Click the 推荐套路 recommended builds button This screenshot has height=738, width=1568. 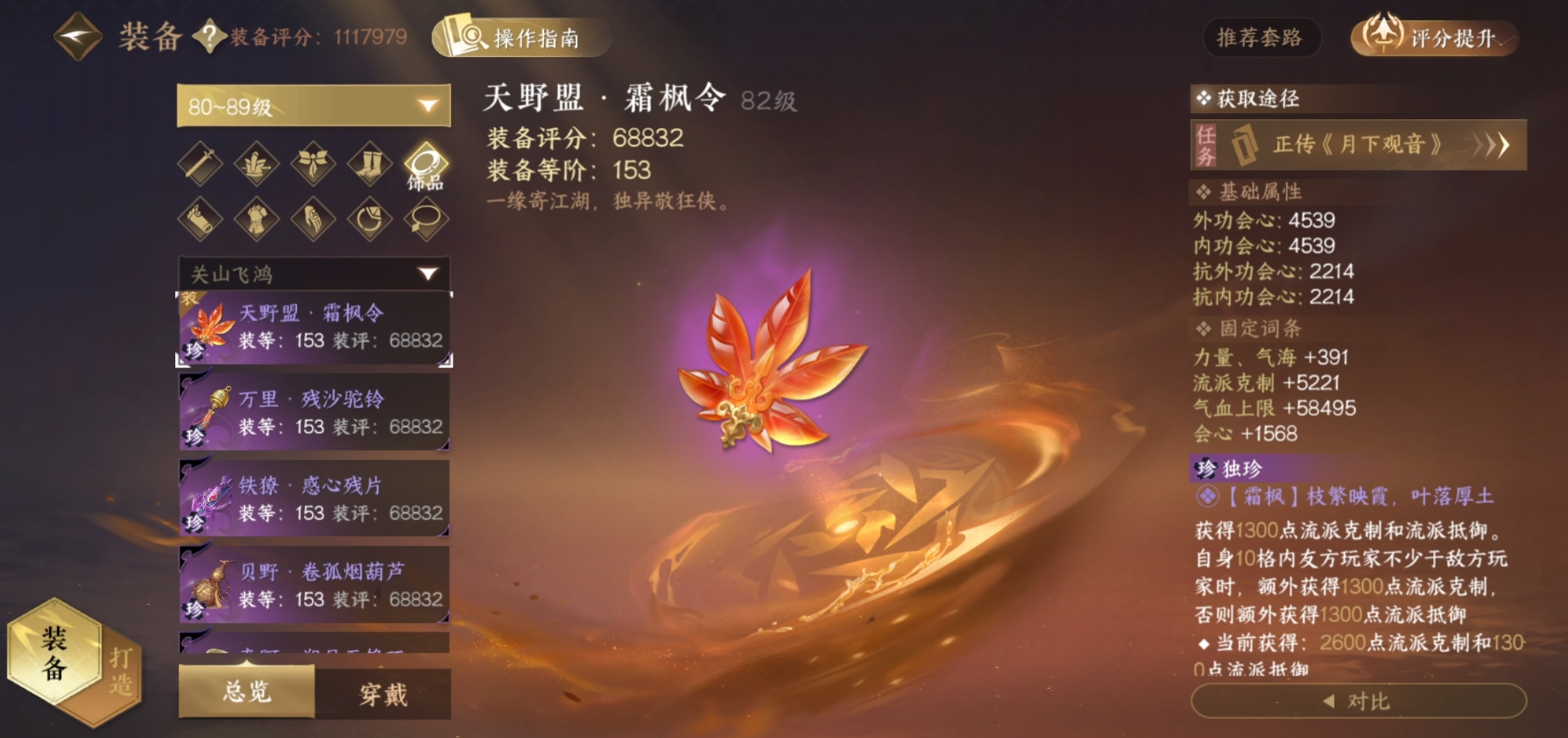[1262, 39]
